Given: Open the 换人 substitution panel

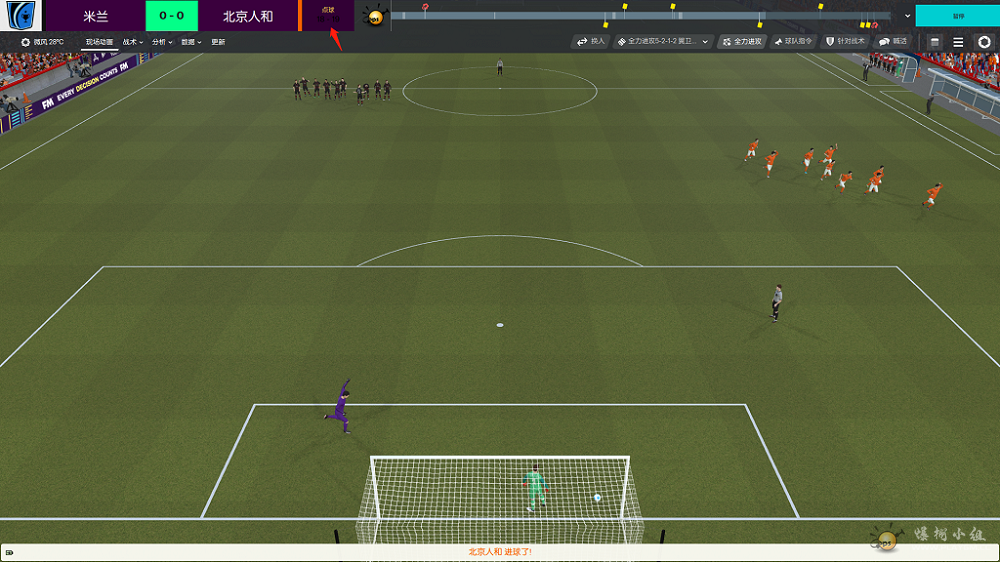Looking at the screenshot, I should [x=591, y=42].
